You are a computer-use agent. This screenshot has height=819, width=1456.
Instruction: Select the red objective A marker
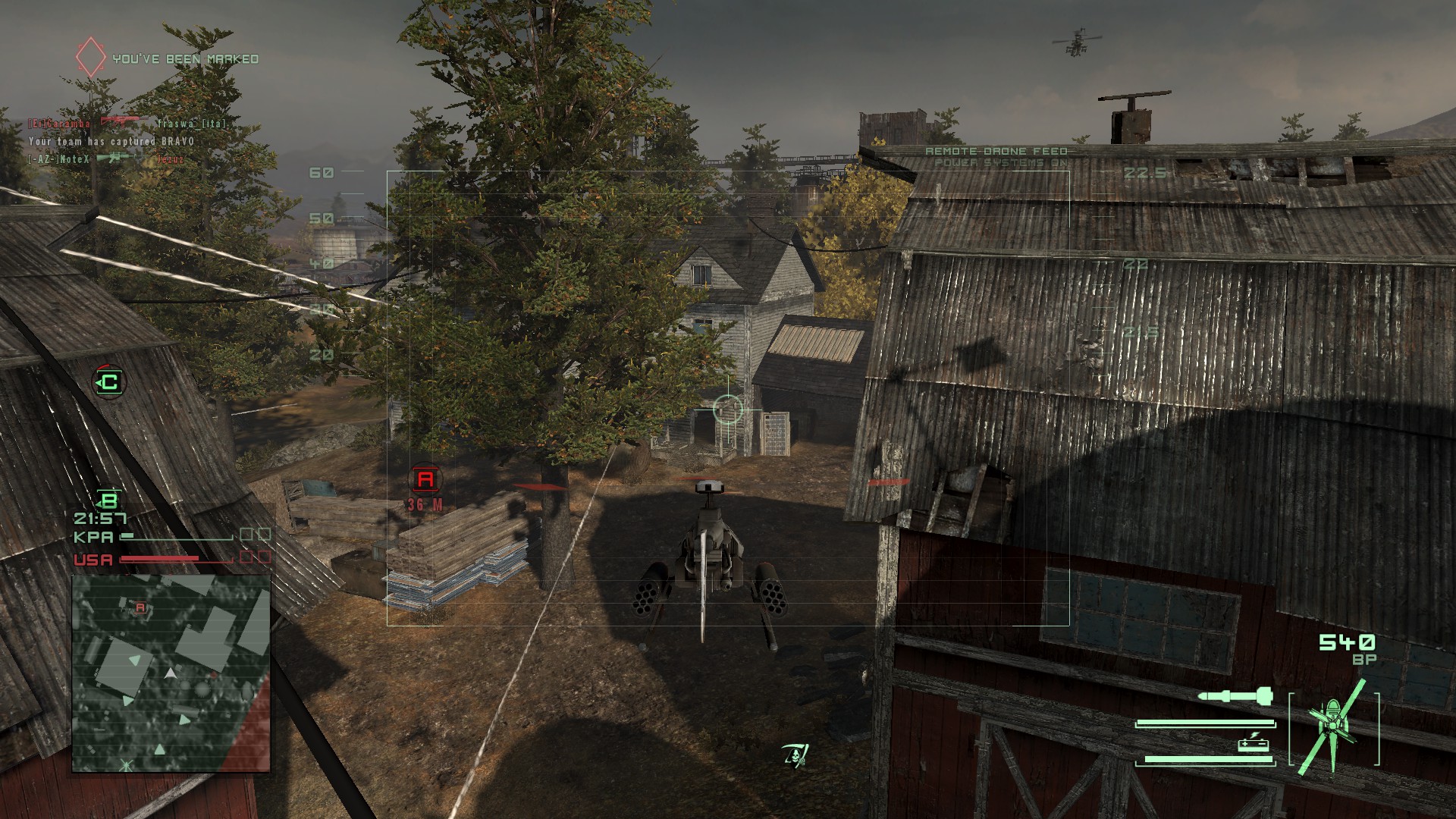point(425,479)
